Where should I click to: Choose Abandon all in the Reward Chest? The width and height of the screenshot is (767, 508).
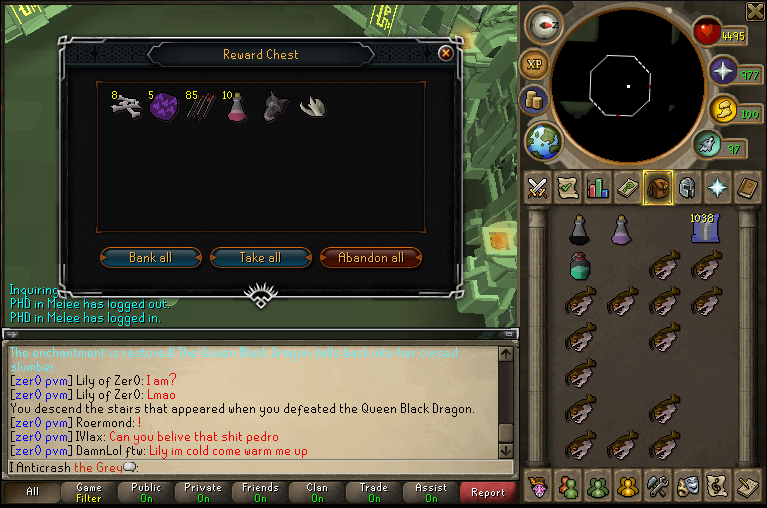pos(371,257)
